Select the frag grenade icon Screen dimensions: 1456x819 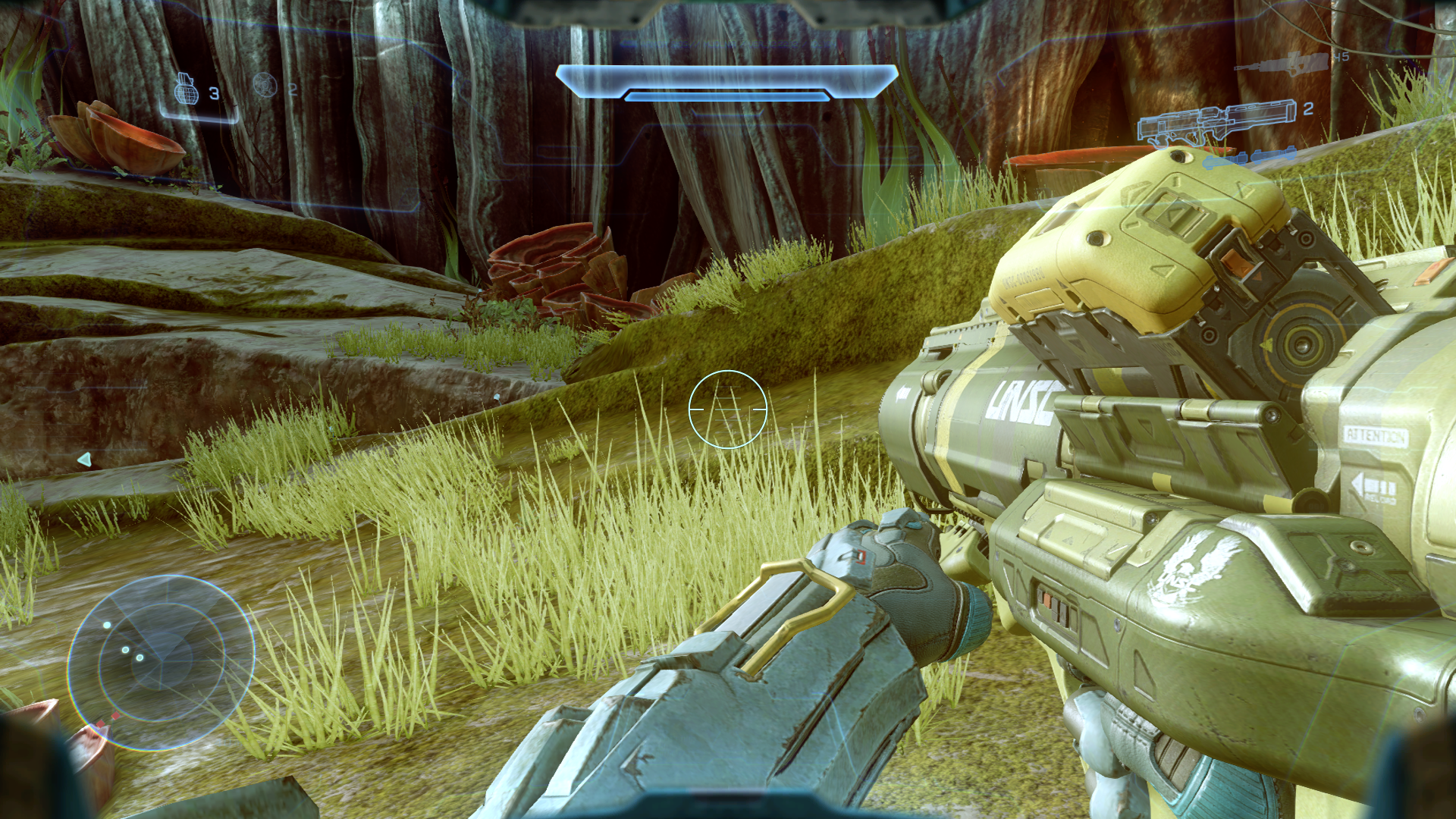point(186,89)
